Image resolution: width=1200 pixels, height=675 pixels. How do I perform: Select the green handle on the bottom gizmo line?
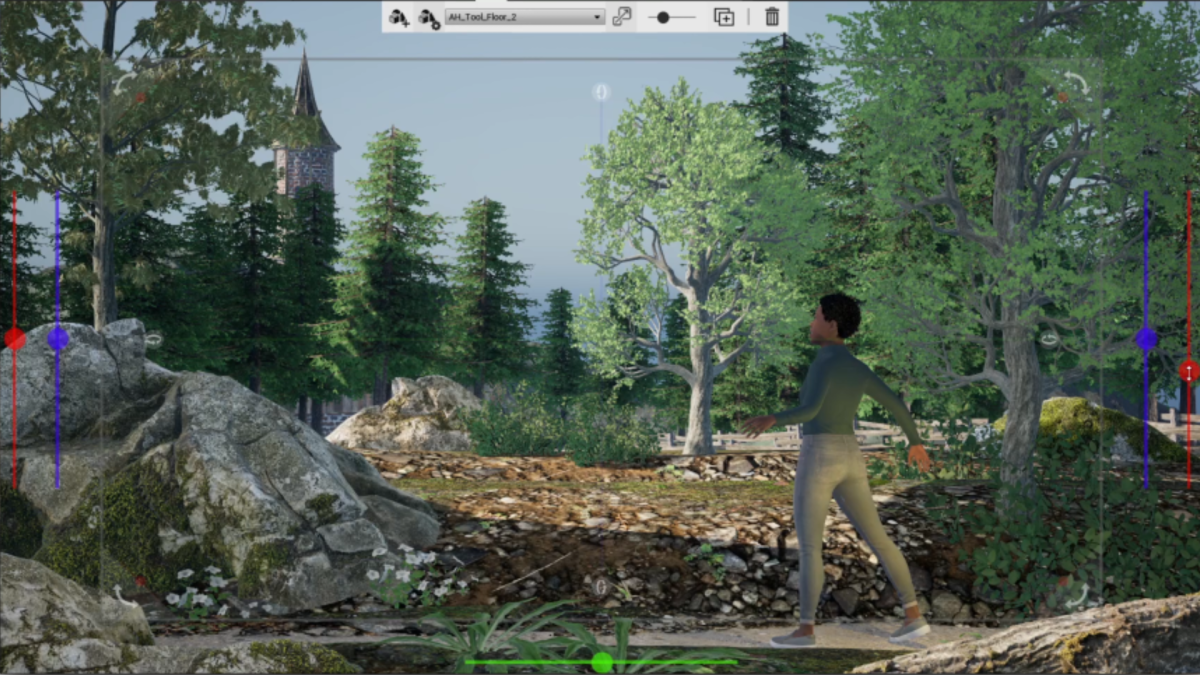tap(601, 662)
